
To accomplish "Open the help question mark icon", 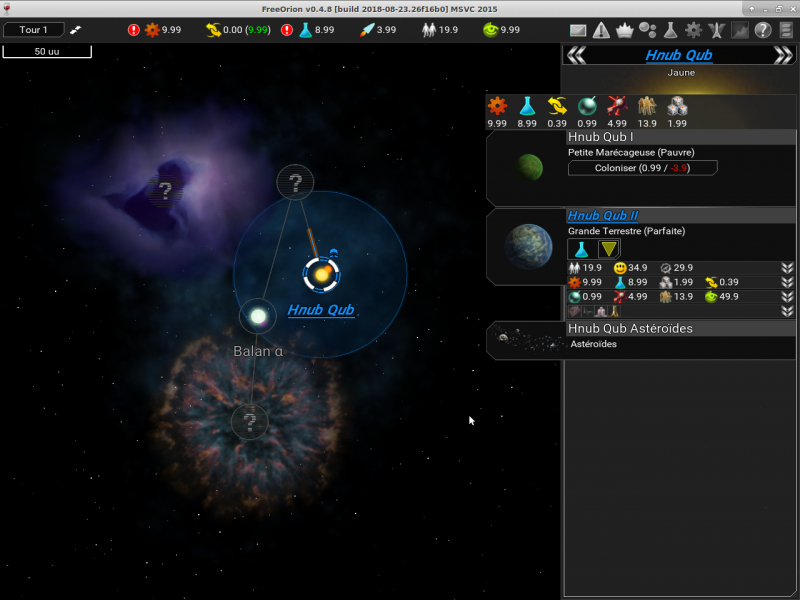I will tap(762, 30).
